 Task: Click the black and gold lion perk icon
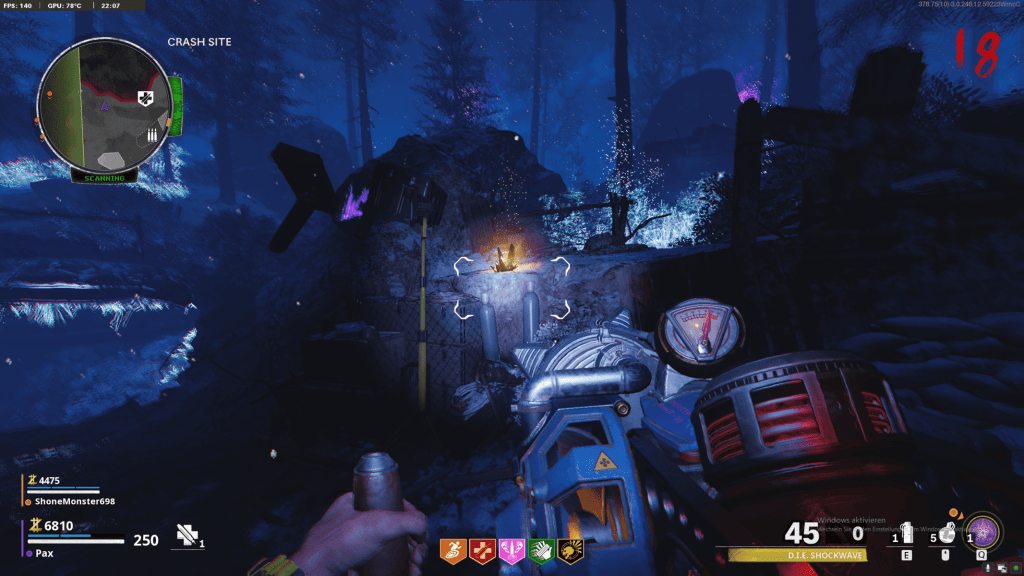point(571,549)
